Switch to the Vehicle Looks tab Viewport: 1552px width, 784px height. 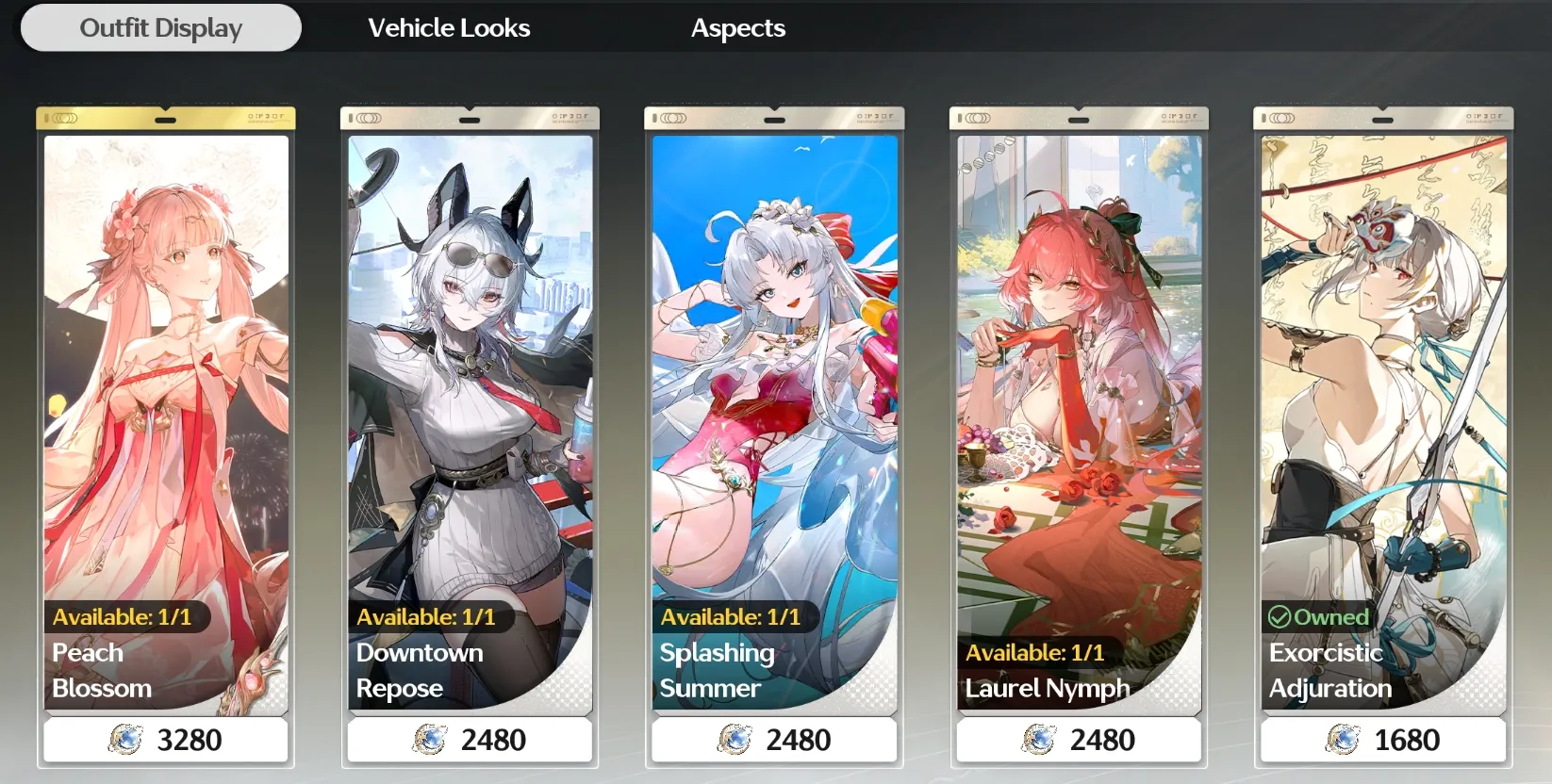click(449, 27)
